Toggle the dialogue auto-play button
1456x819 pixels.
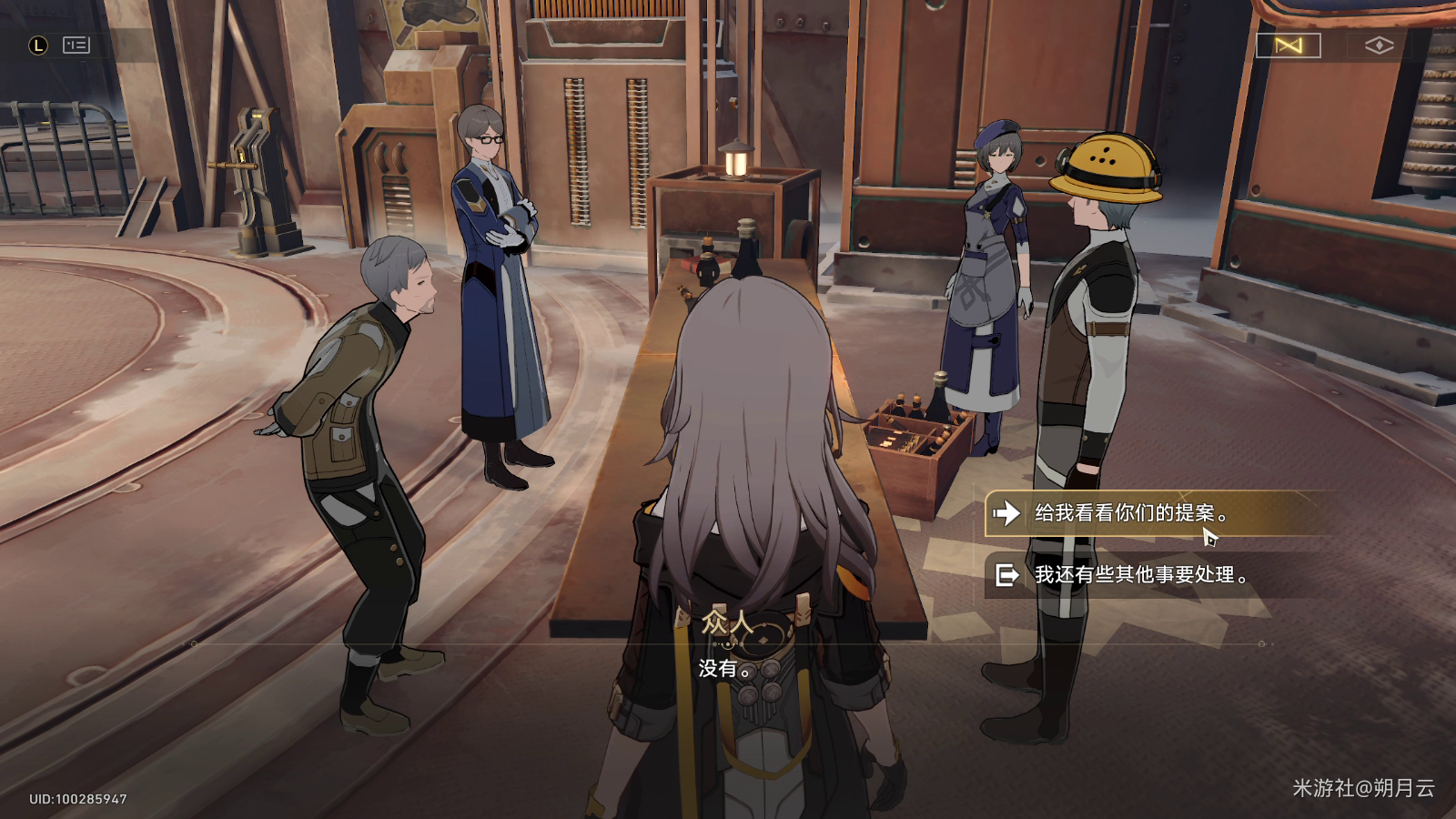coord(1288,45)
